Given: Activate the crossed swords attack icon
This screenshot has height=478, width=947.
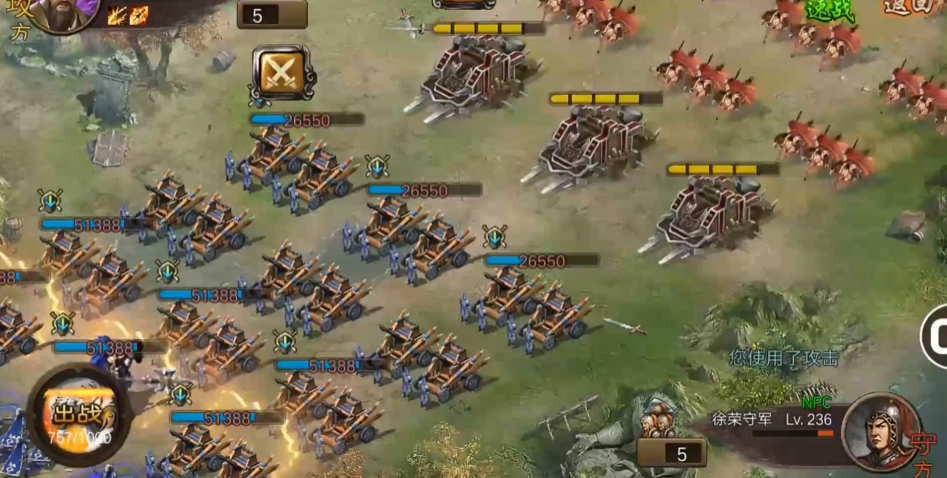Looking at the screenshot, I should click(280, 71).
